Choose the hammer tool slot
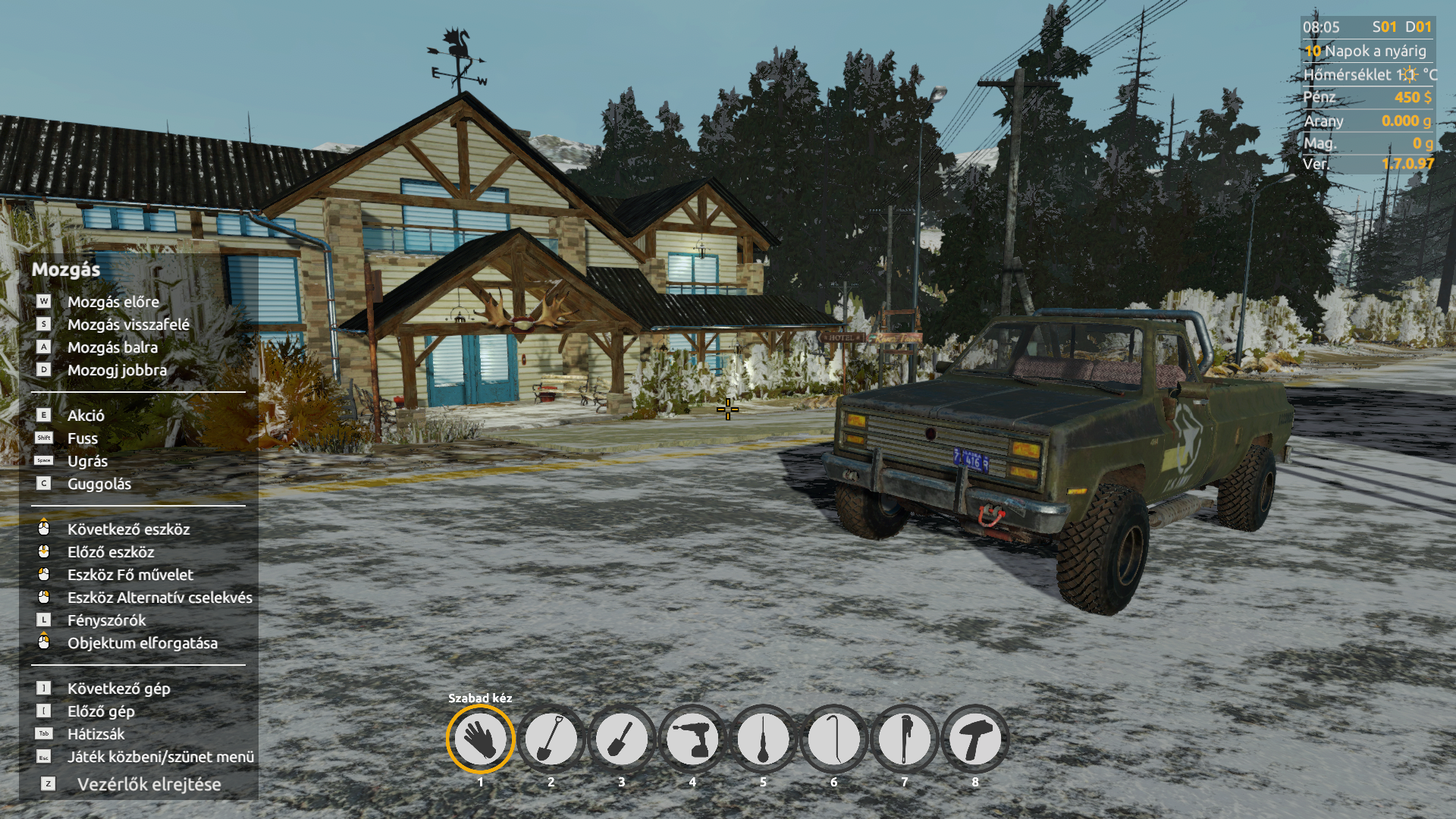Viewport: 1456px width, 819px height. [974, 739]
